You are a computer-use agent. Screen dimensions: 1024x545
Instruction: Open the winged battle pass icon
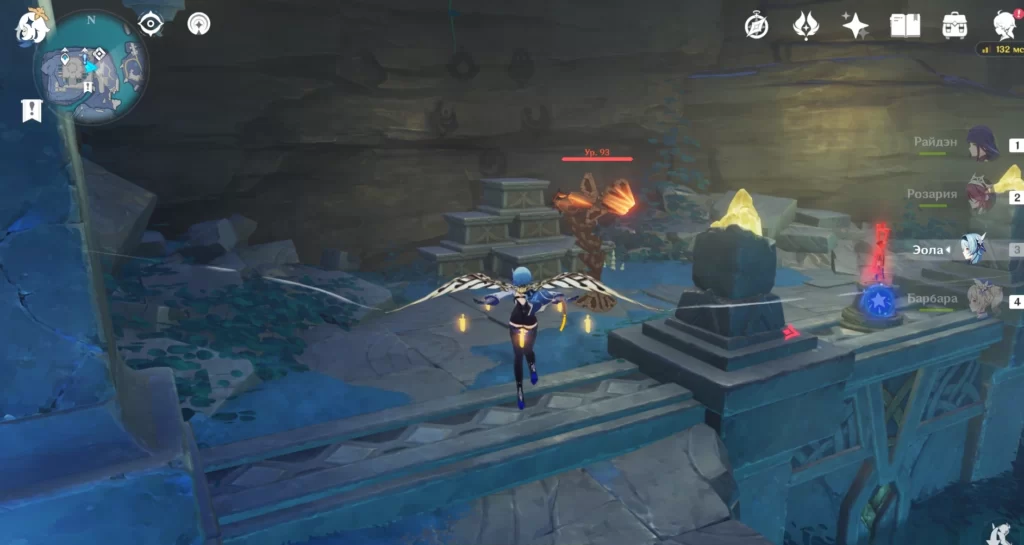click(806, 26)
